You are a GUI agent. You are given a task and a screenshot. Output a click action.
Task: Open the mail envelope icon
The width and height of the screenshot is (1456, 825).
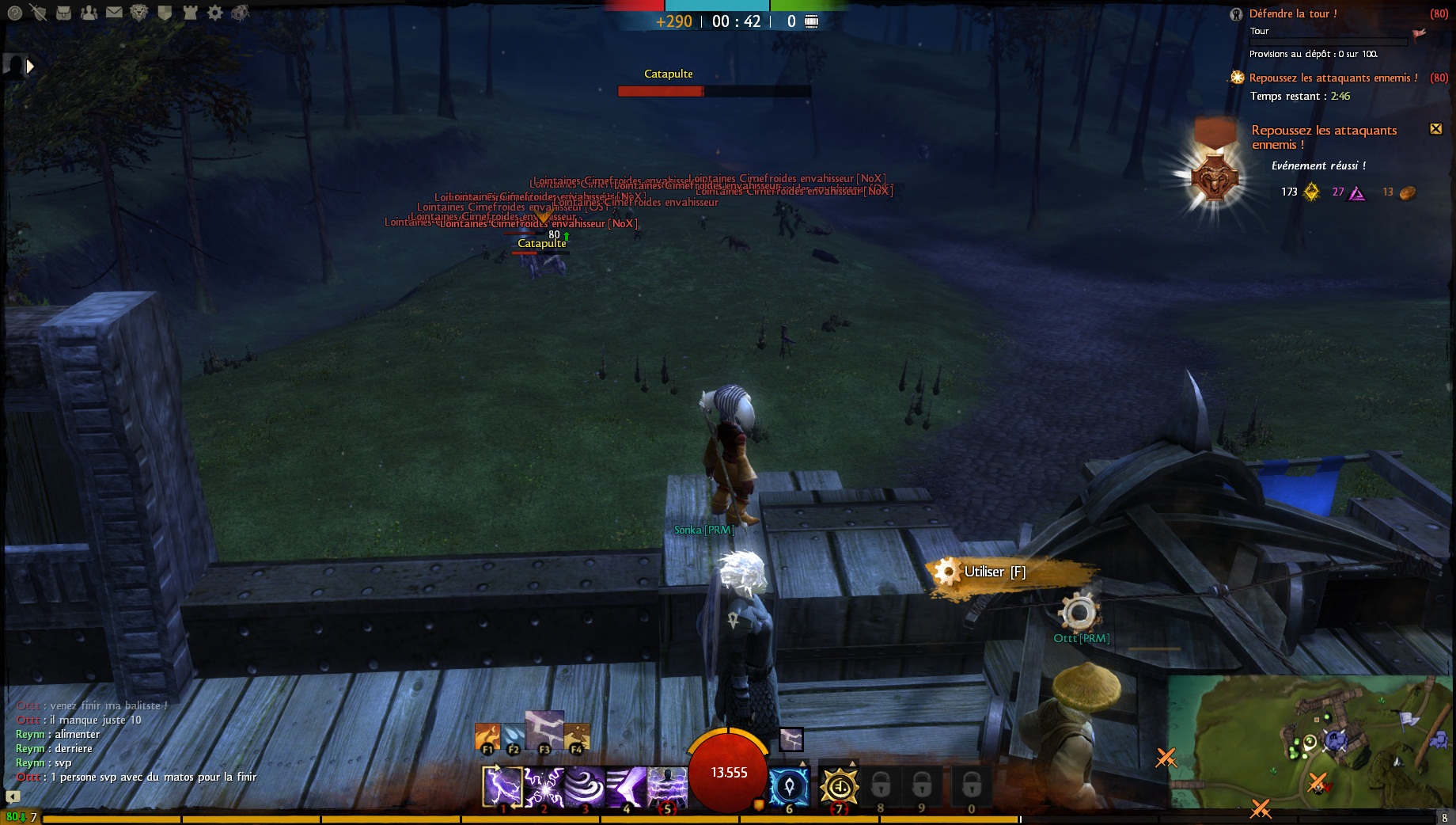tap(114, 13)
